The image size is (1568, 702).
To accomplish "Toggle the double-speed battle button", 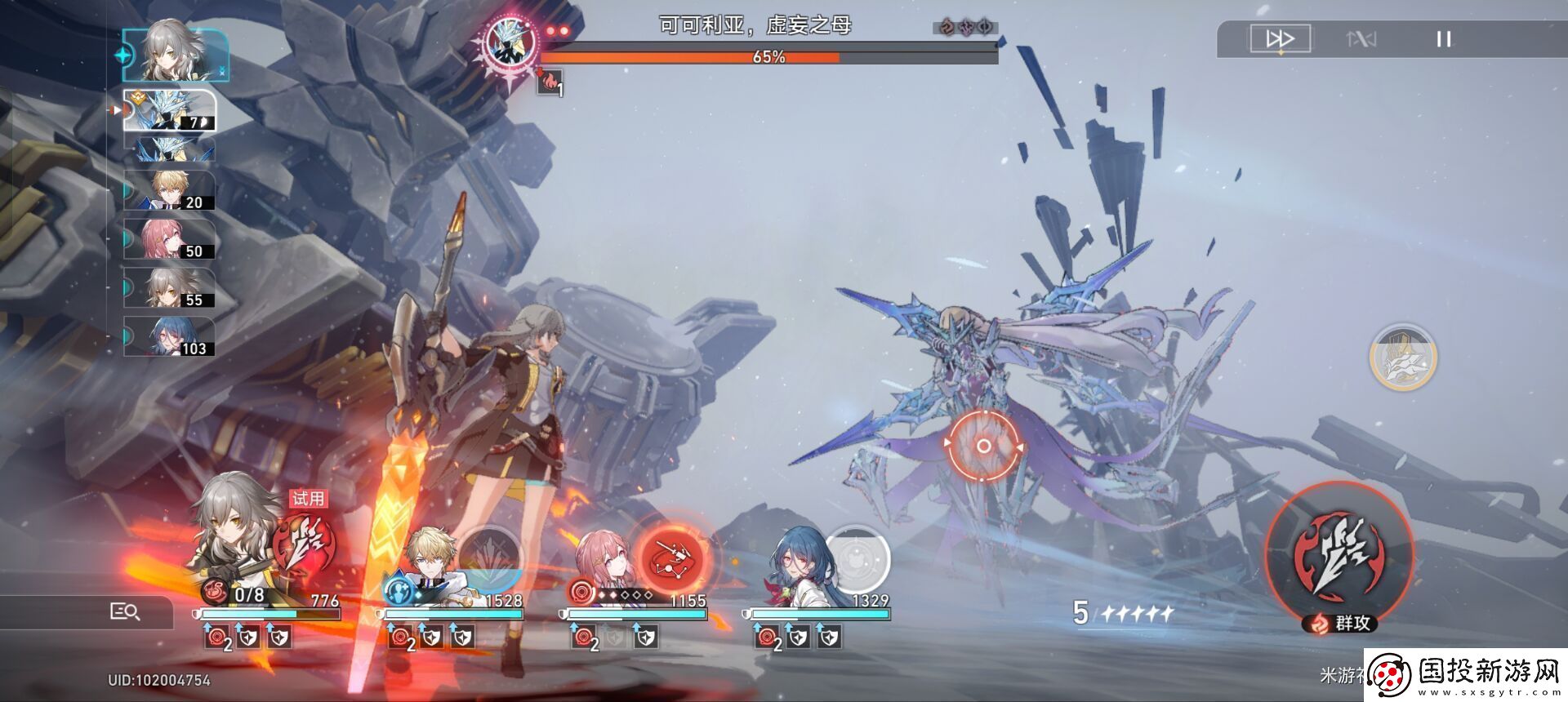I will point(1280,39).
